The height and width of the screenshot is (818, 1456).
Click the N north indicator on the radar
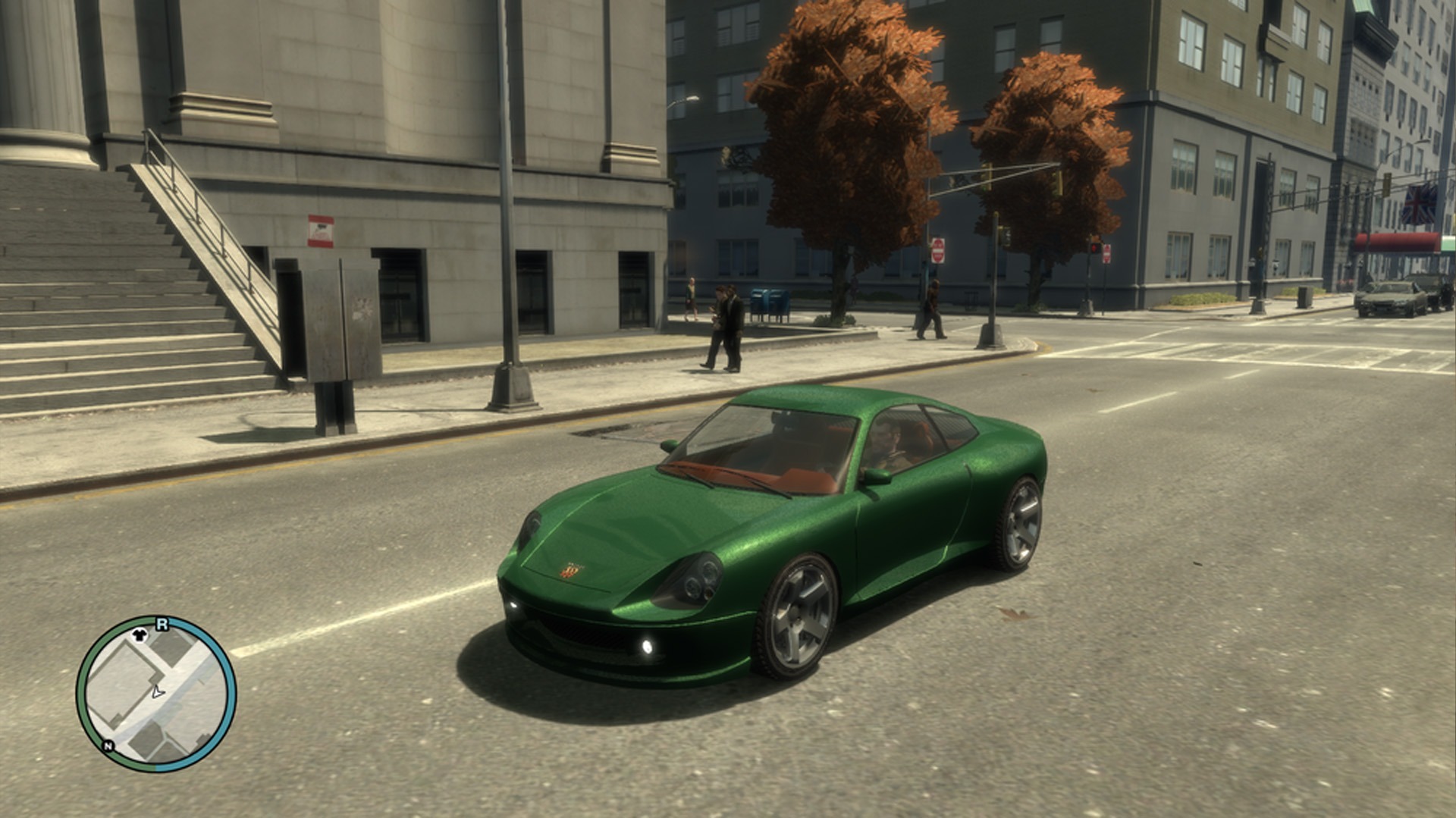pyautogui.click(x=108, y=746)
